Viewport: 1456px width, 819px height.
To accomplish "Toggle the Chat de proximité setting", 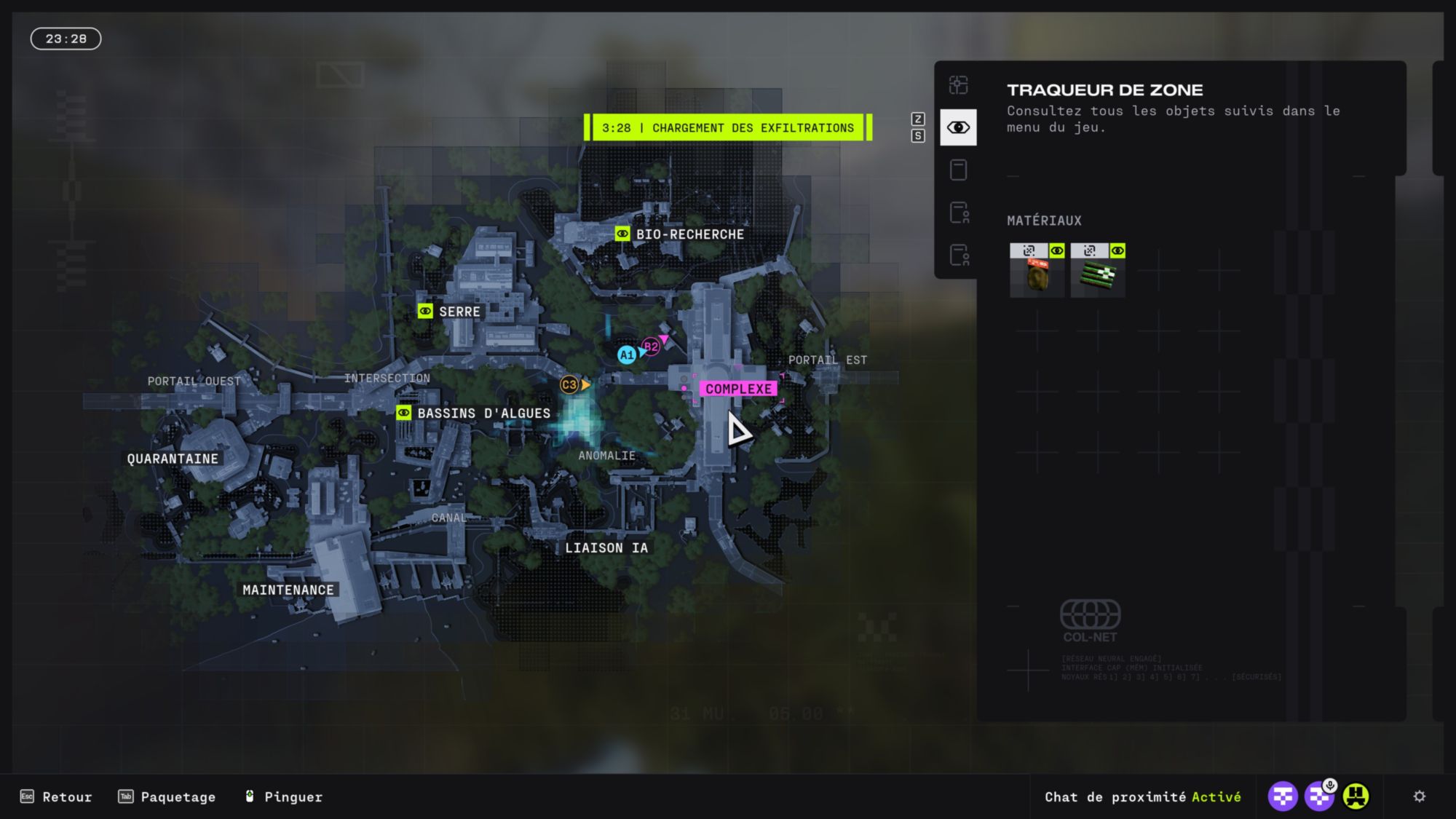I will coord(1142,796).
